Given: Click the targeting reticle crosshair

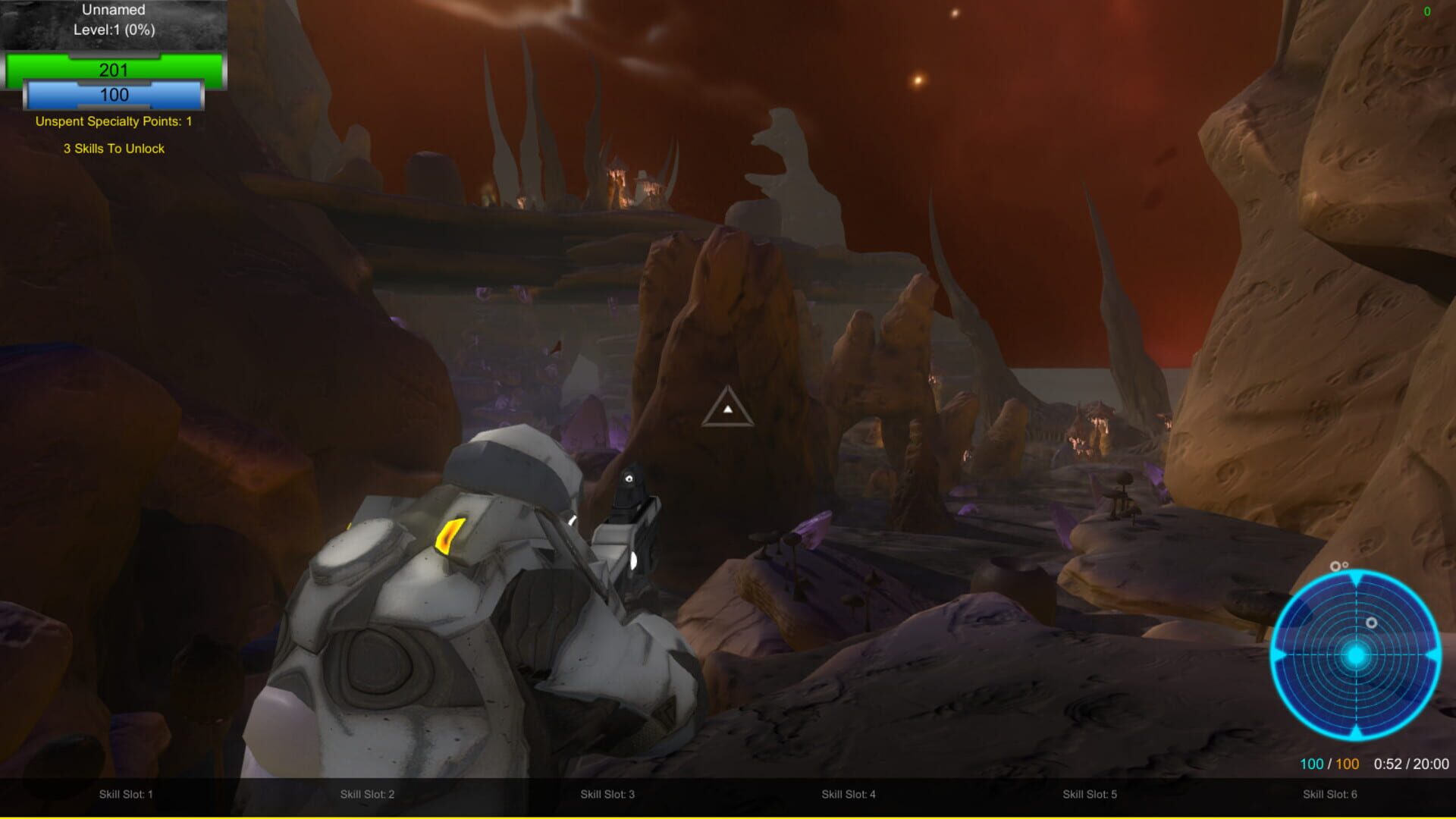Looking at the screenshot, I should tap(729, 408).
